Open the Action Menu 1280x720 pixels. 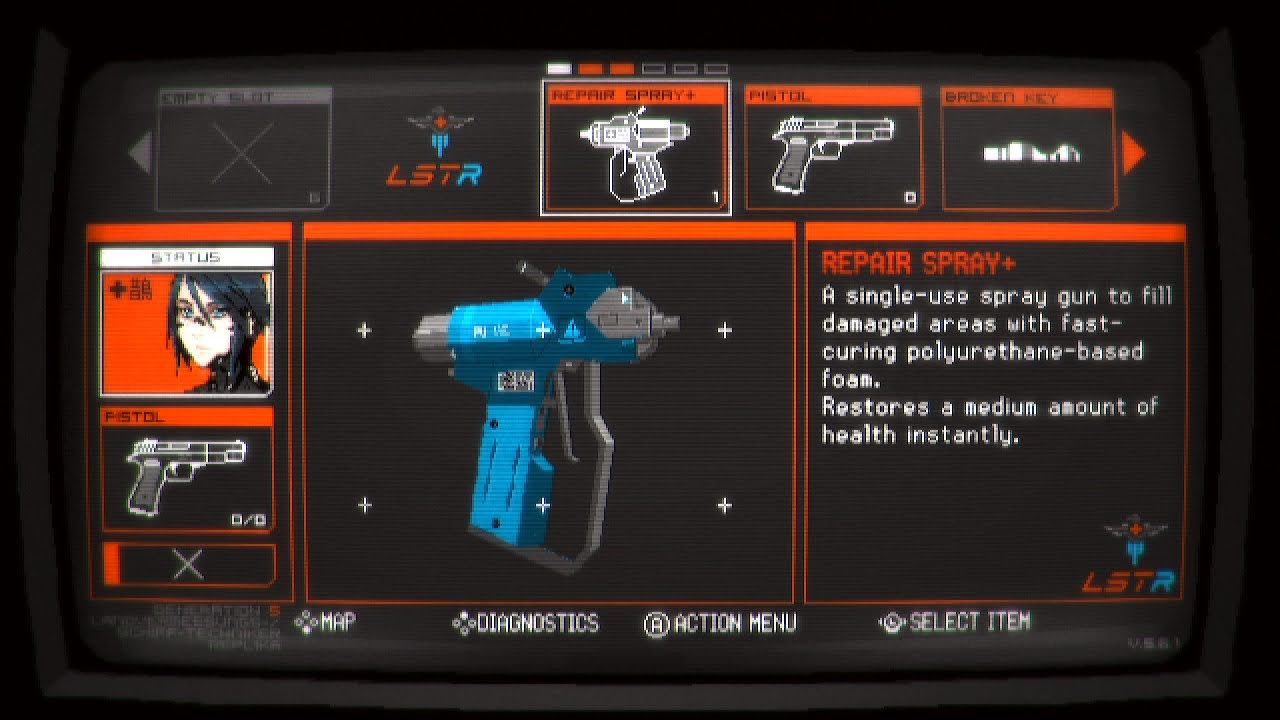pos(721,624)
